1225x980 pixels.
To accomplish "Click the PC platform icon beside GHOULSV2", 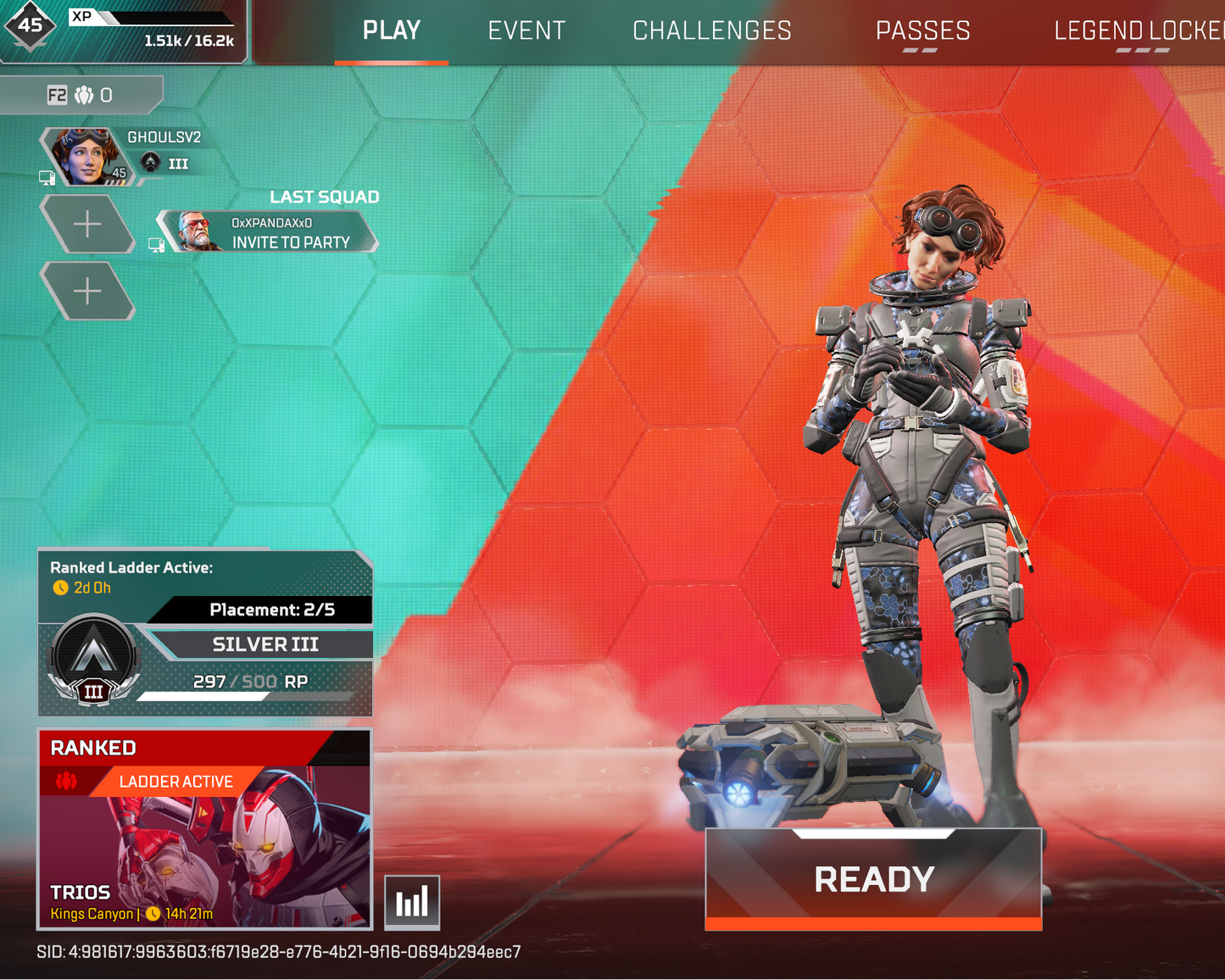I will (x=47, y=177).
